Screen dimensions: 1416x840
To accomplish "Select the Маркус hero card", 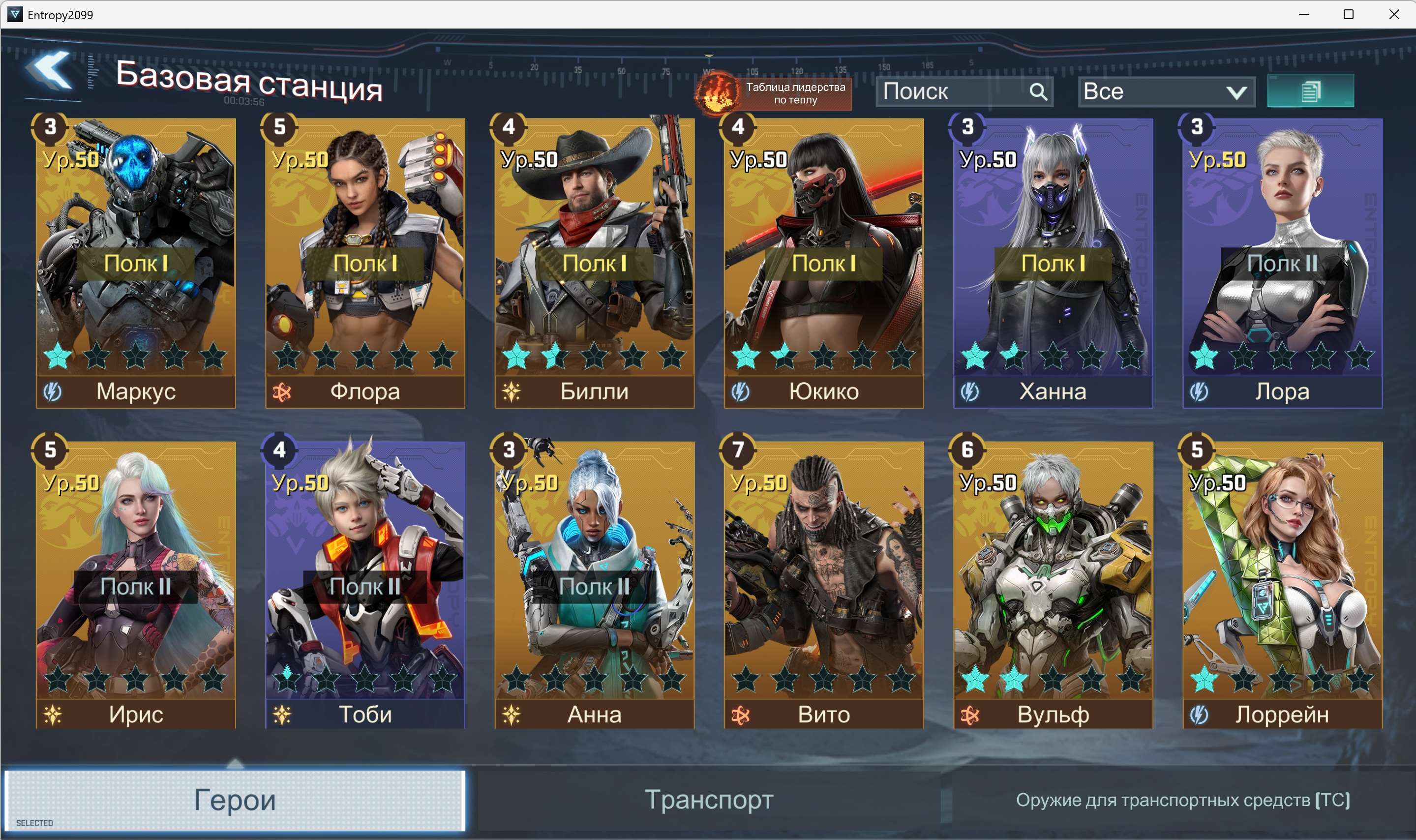I will tap(136, 263).
